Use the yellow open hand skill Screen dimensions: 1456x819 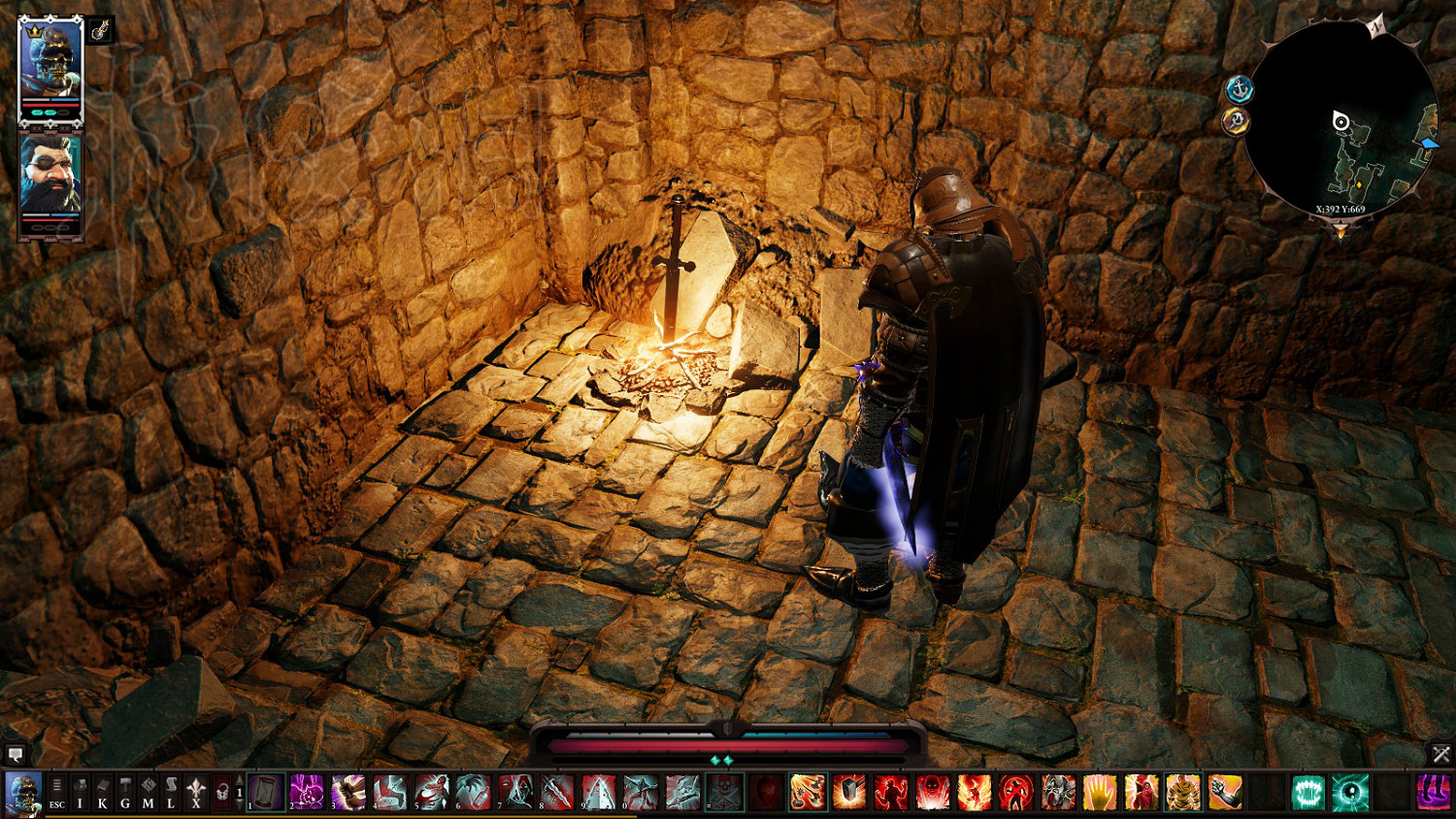coord(1100,792)
